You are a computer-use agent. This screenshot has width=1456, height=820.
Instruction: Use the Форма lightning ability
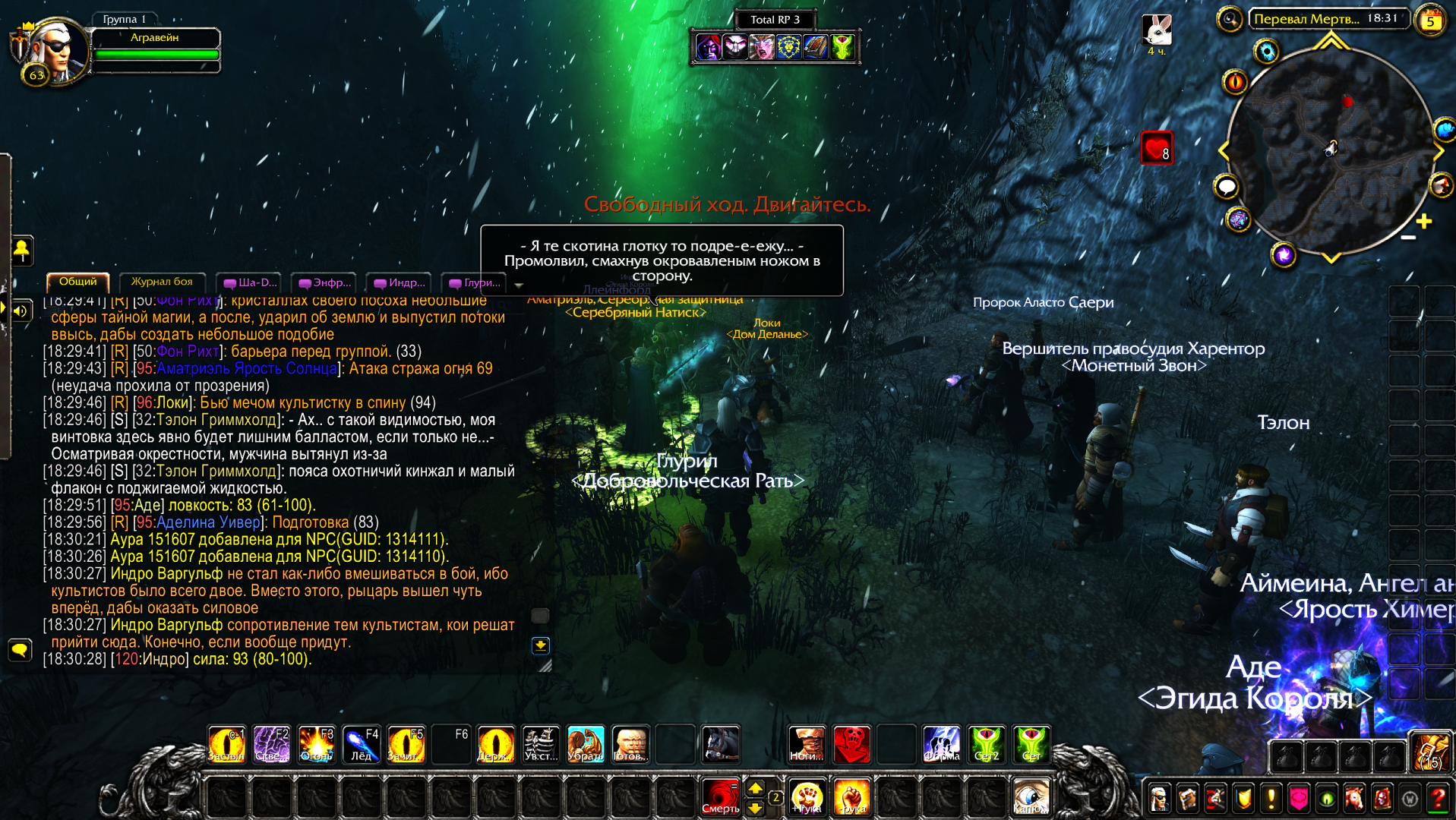pyautogui.click(x=941, y=744)
